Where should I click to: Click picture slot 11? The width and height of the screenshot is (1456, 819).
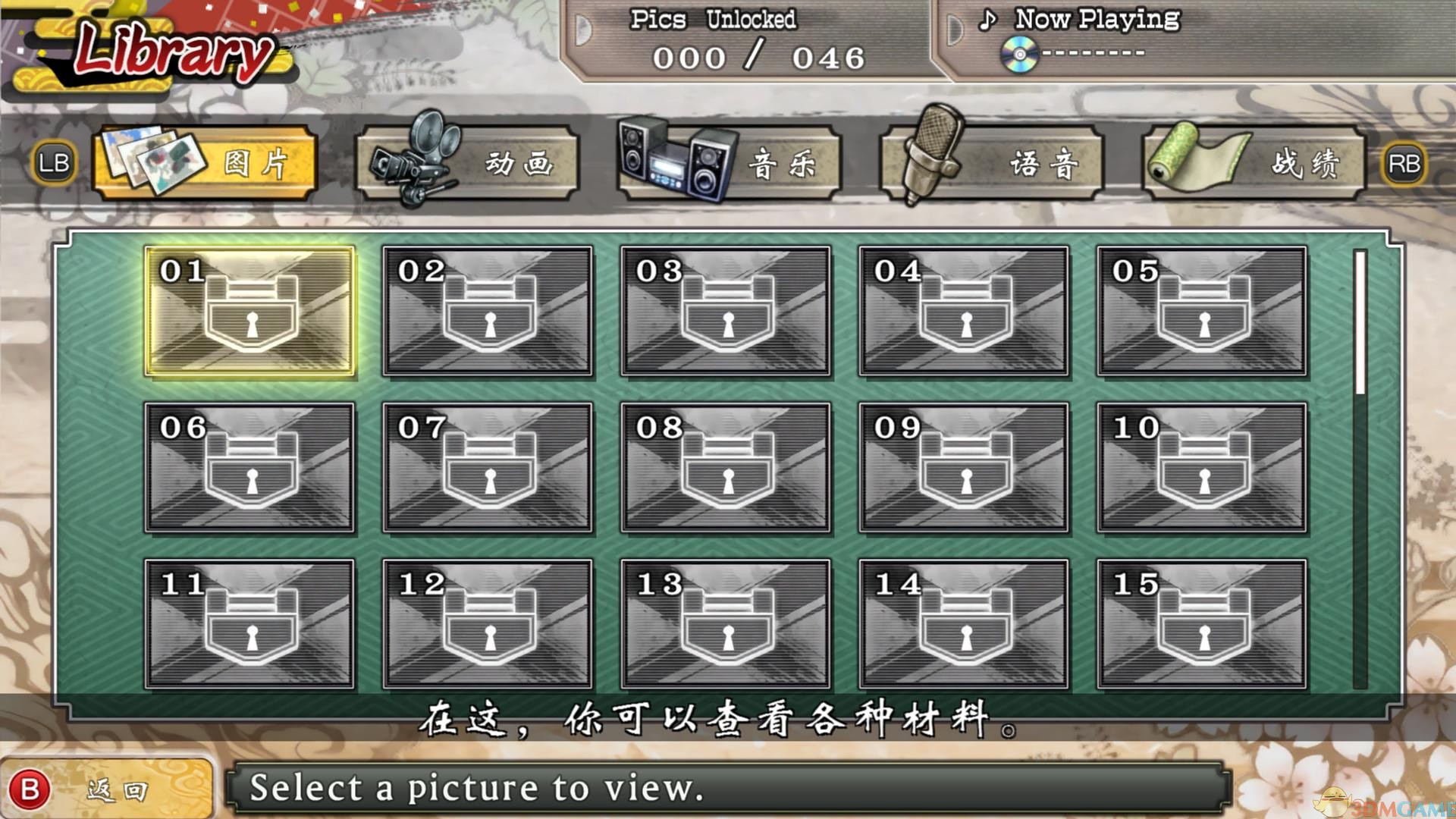coord(249,624)
